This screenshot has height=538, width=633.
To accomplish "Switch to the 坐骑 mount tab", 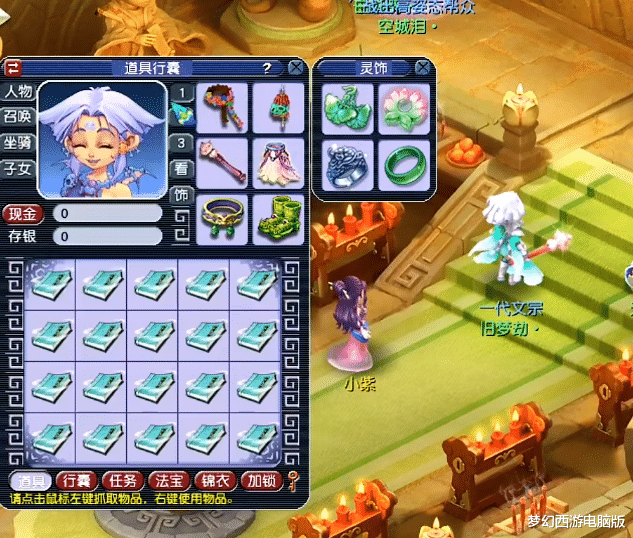I will pos(18,143).
